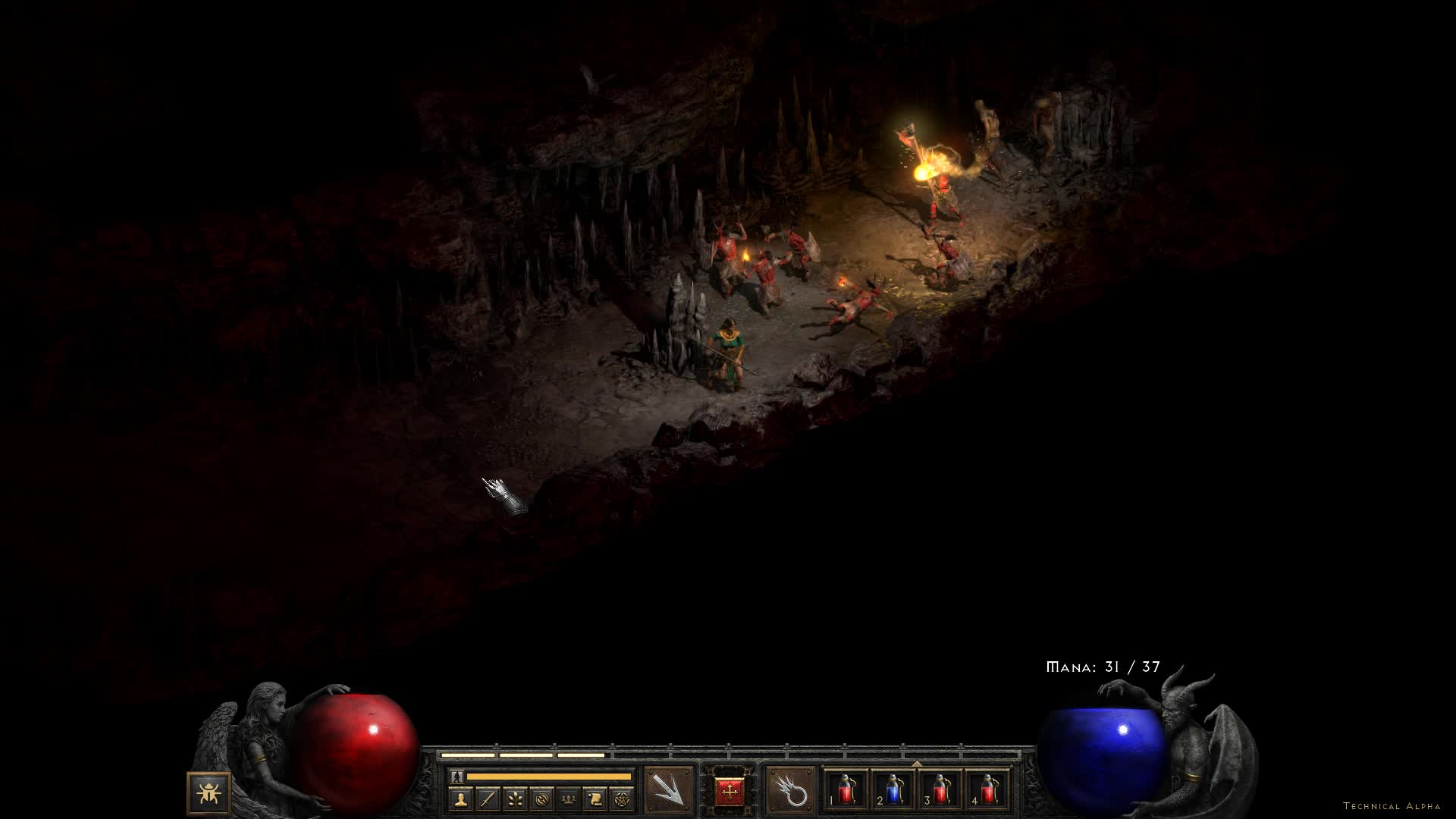Screen dimensions: 1456x819
Task: Select the right-click fire arrow skill
Action: pyautogui.click(x=791, y=791)
